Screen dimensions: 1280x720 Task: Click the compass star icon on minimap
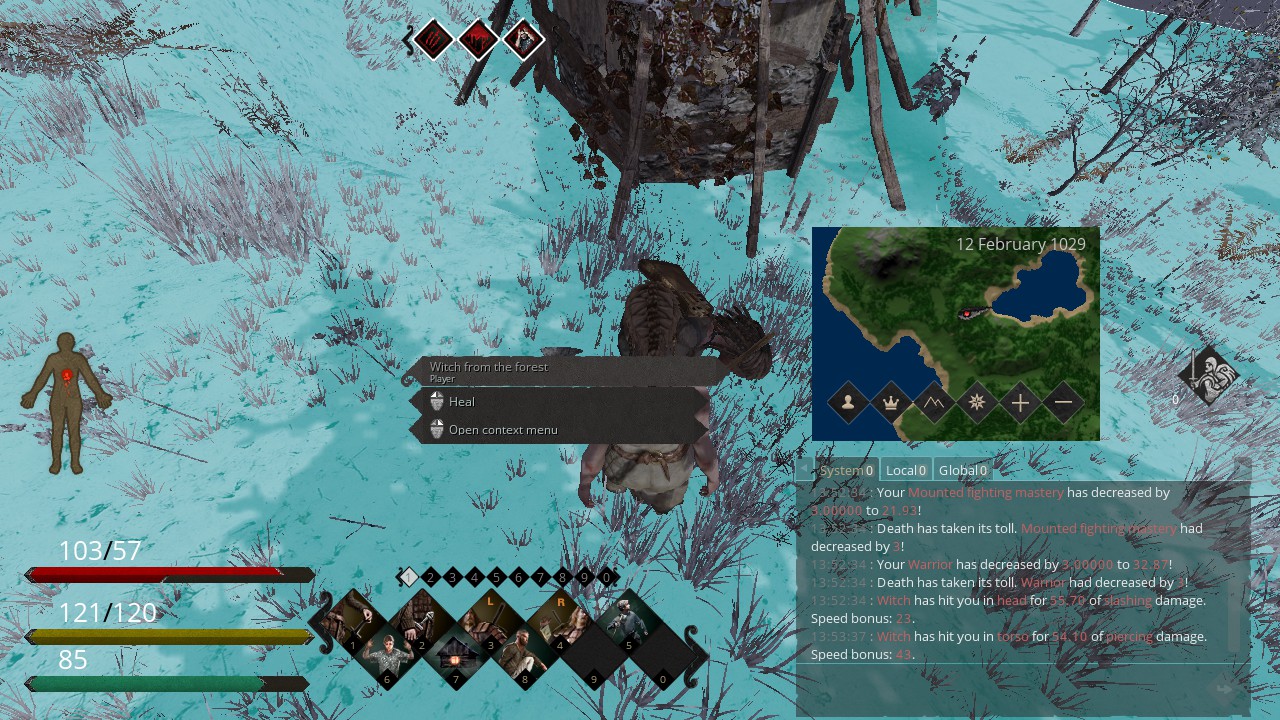pos(977,403)
